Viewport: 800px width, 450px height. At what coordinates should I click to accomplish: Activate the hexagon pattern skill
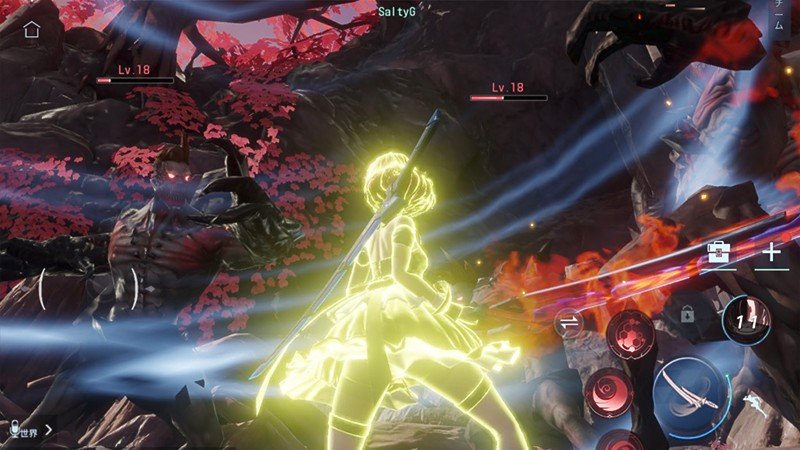pos(631,331)
